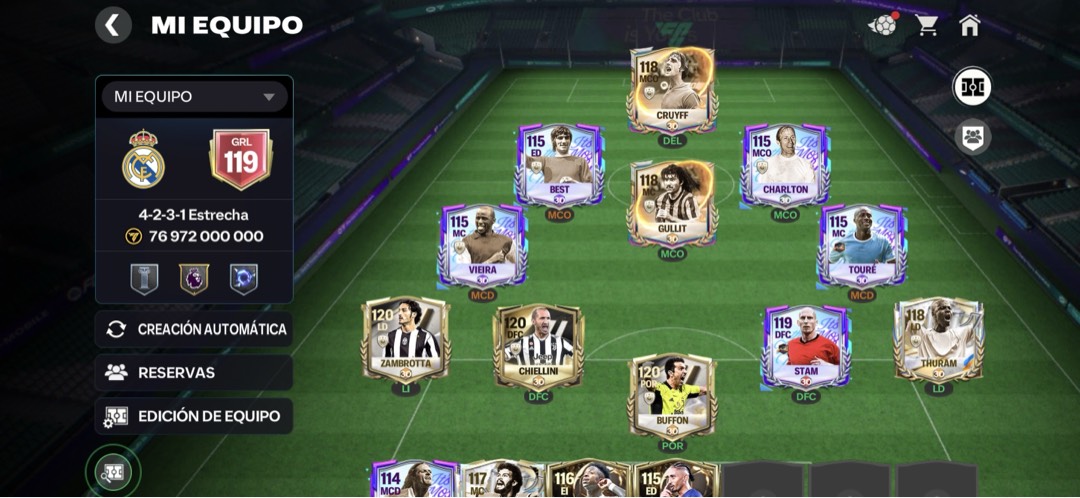Select the Vieira midfielder card
The image size is (1080, 498).
click(483, 244)
